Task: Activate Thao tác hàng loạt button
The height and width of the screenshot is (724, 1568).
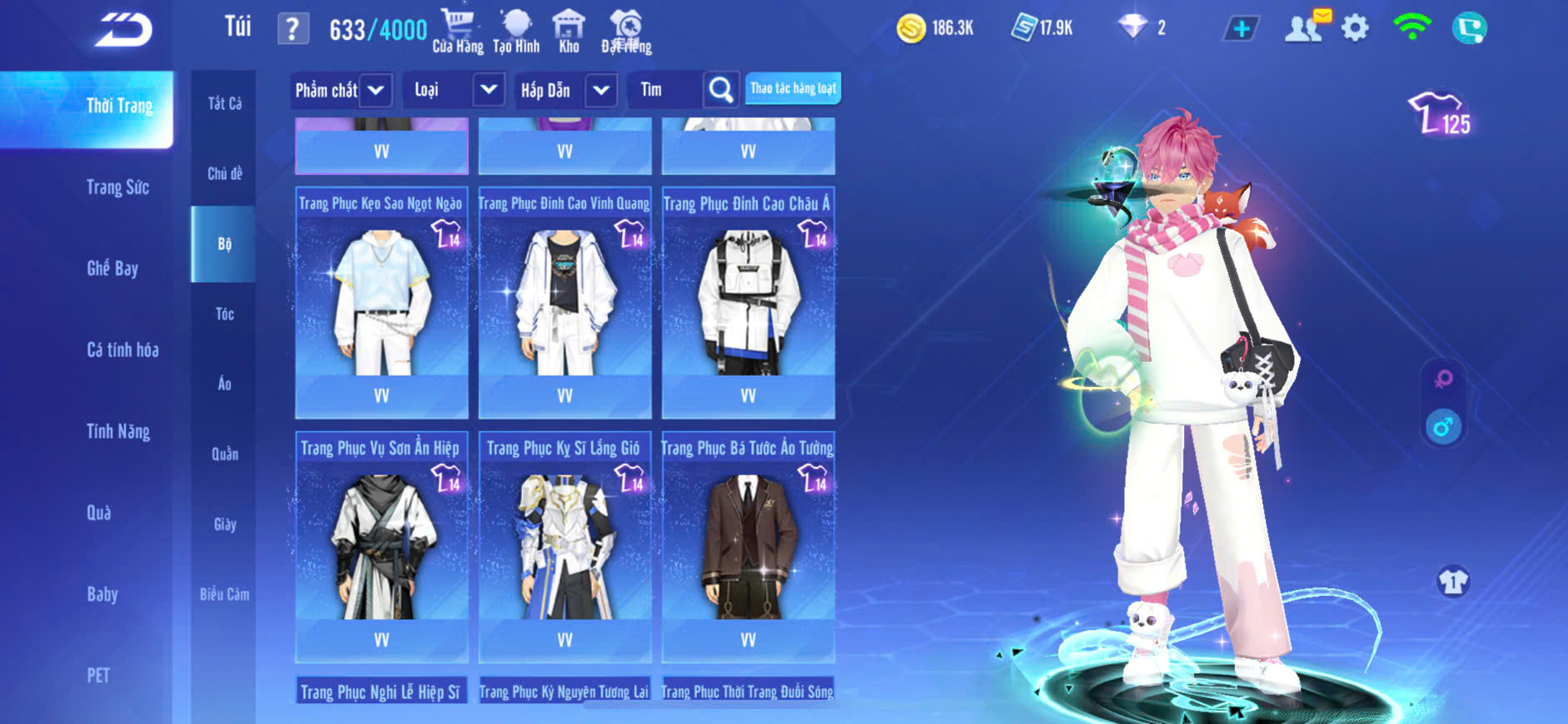Action: click(x=793, y=88)
